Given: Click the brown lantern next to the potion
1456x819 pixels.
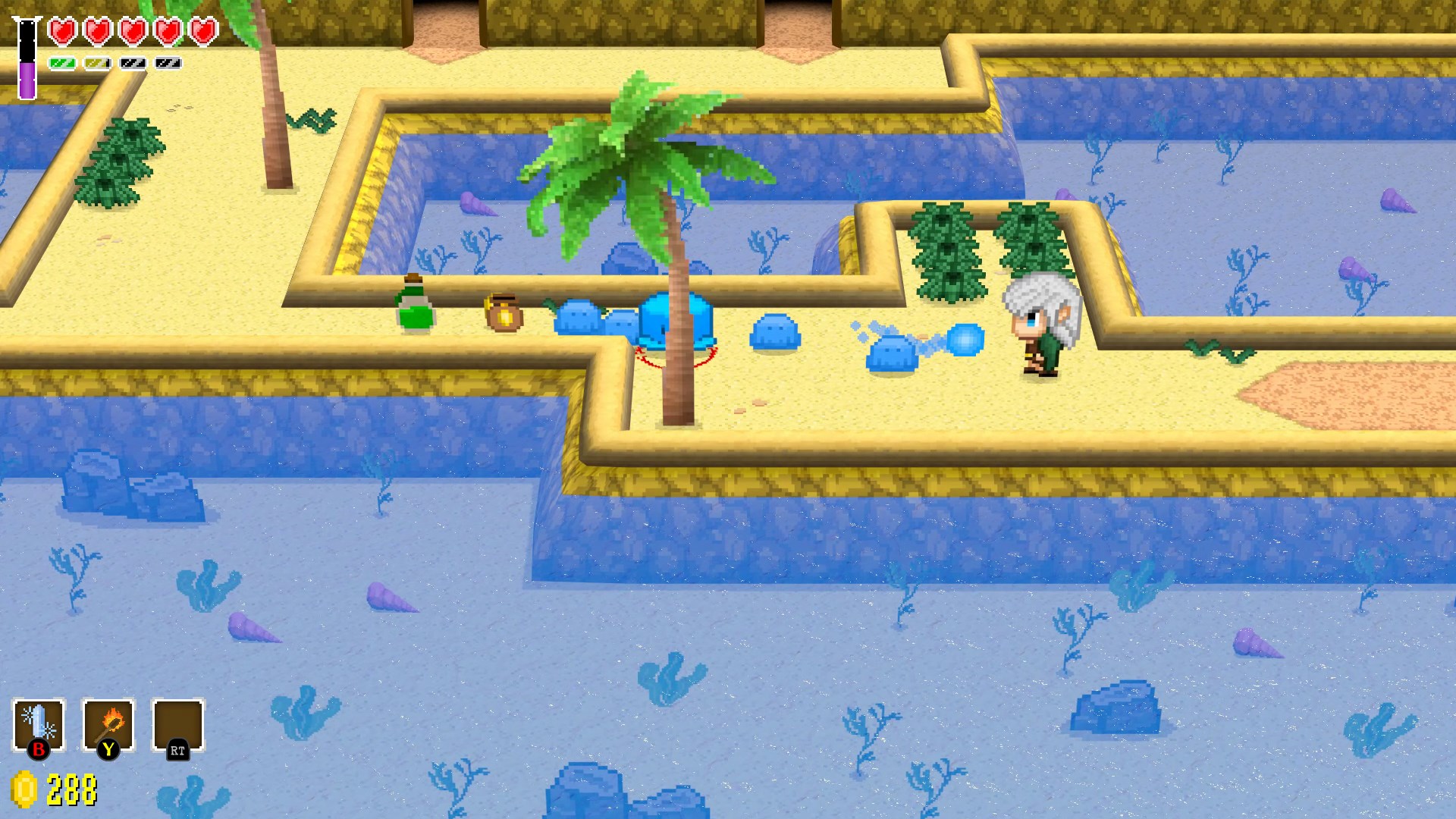Looking at the screenshot, I should (x=503, y=313).
